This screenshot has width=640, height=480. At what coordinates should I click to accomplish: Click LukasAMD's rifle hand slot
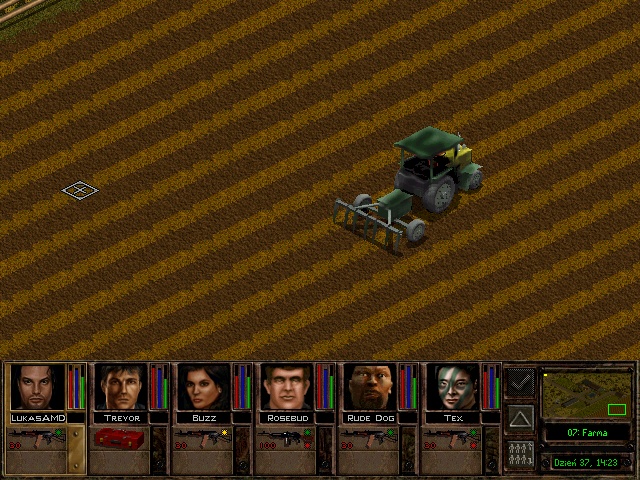click(36, 437)
